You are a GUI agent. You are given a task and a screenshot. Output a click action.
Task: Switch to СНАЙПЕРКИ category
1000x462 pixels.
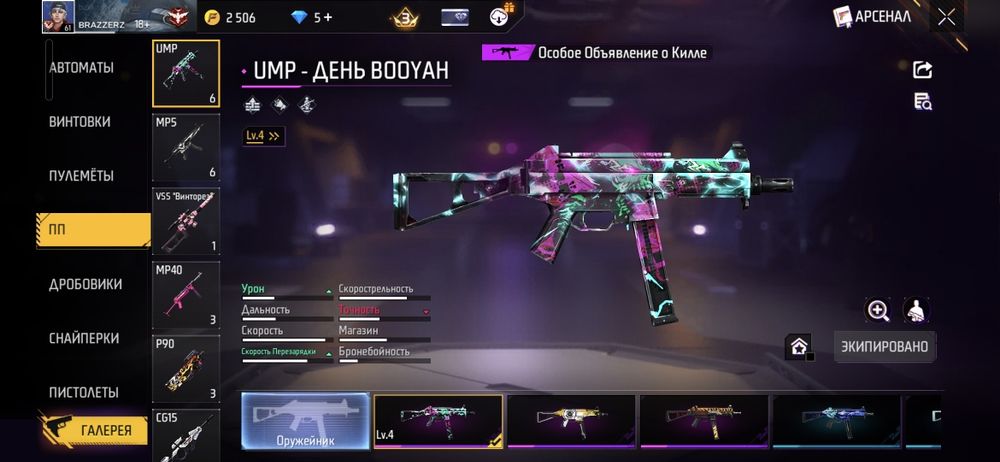[84, 339]
